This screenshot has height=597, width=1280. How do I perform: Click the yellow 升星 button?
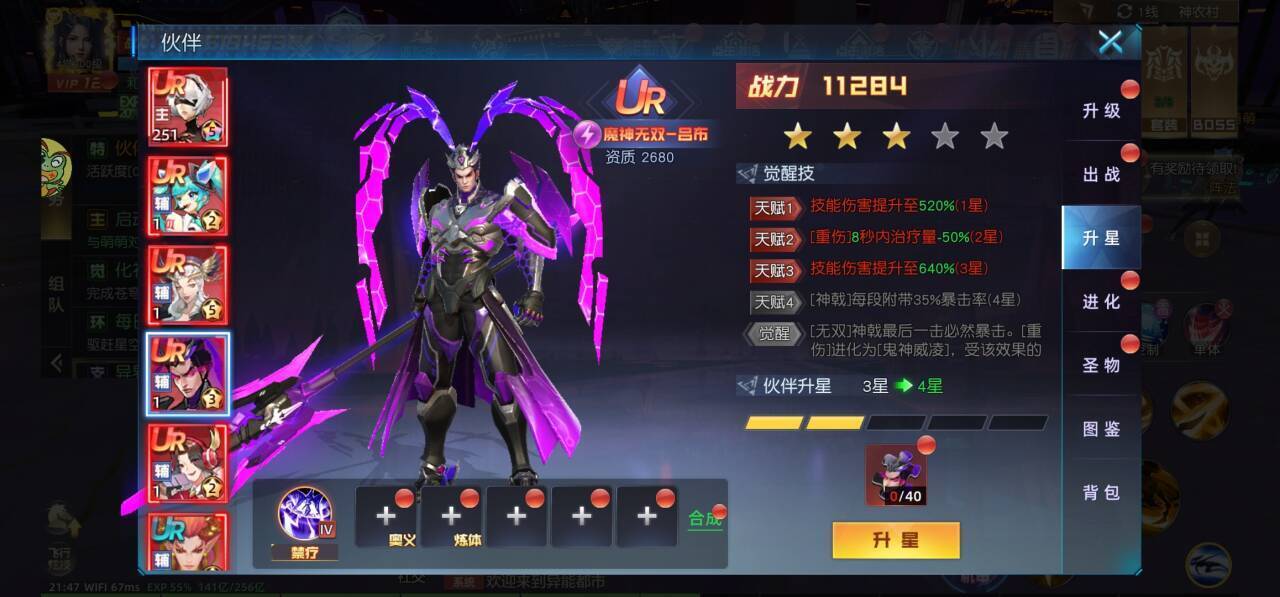click(895, 540)
